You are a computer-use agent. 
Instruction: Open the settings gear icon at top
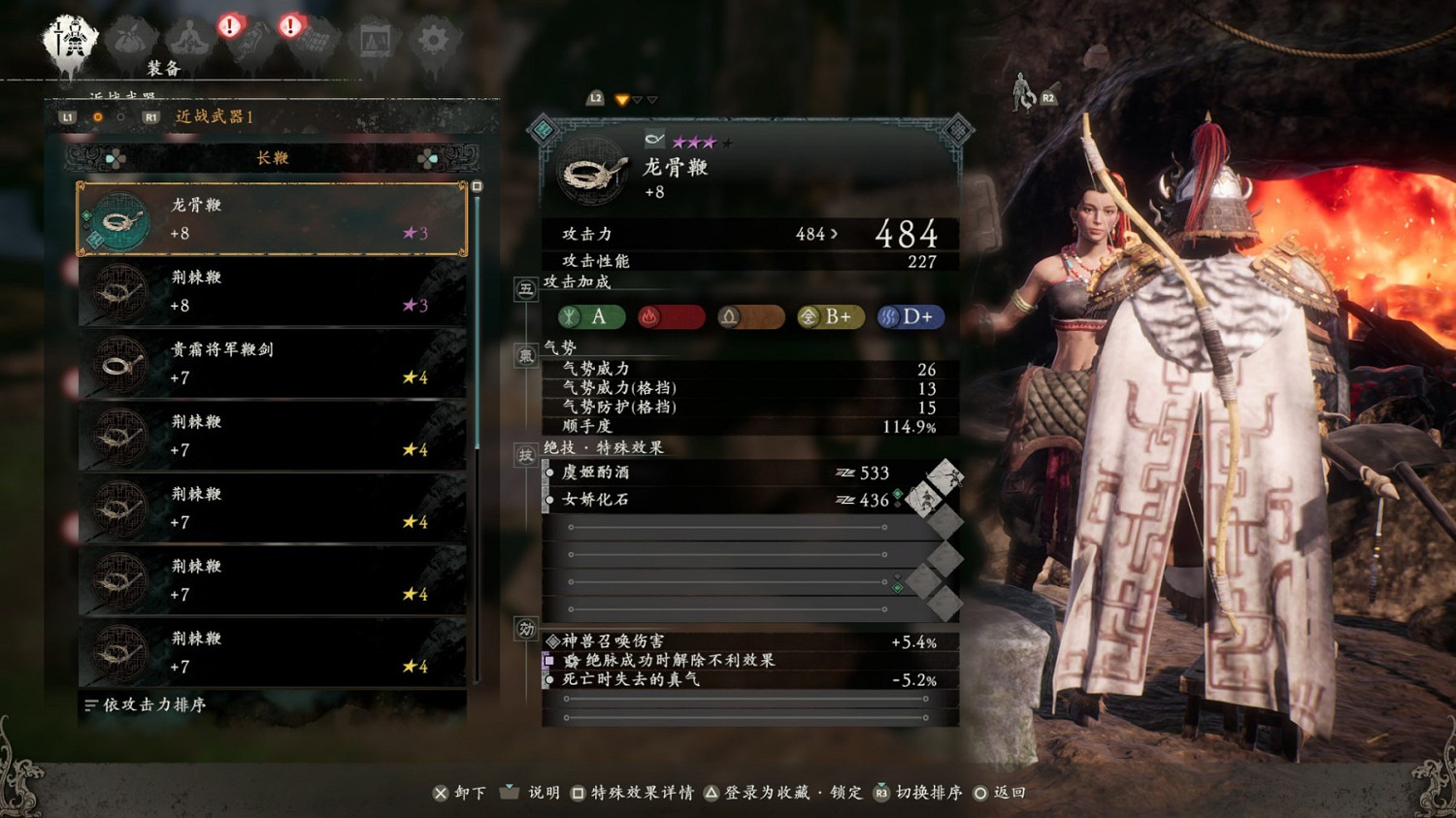pyautogui.click(x=433, y=39)
